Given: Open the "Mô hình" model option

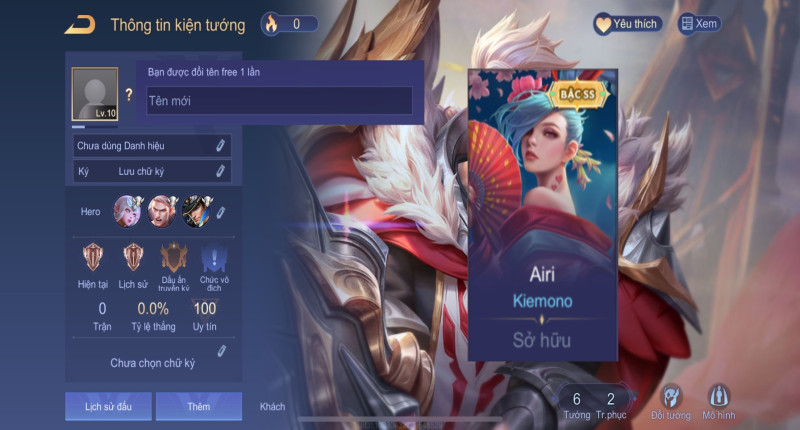Looking at the screenshot, I should tap(719, 401).
